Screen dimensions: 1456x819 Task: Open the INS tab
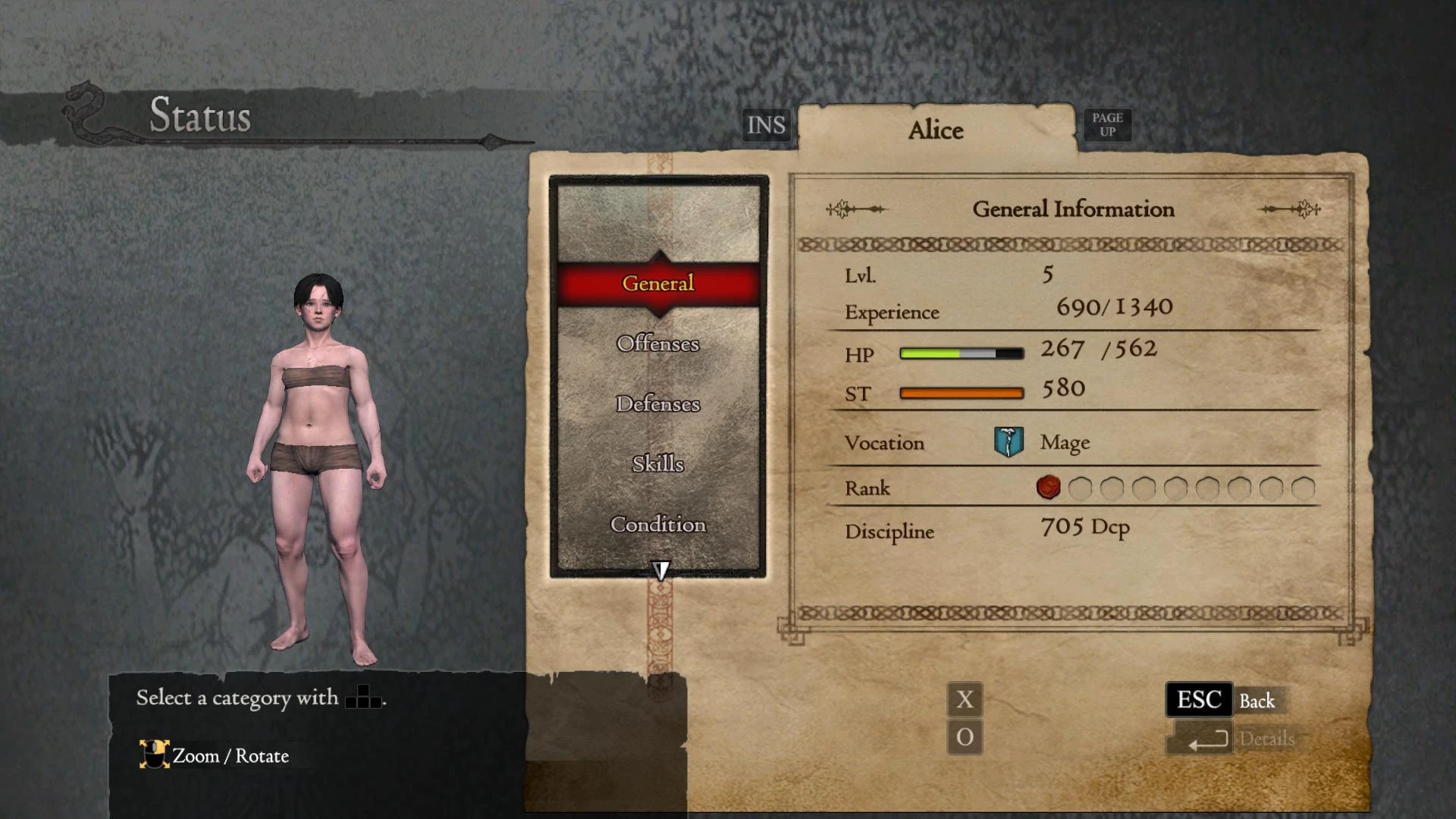click(x=765, y=124)
